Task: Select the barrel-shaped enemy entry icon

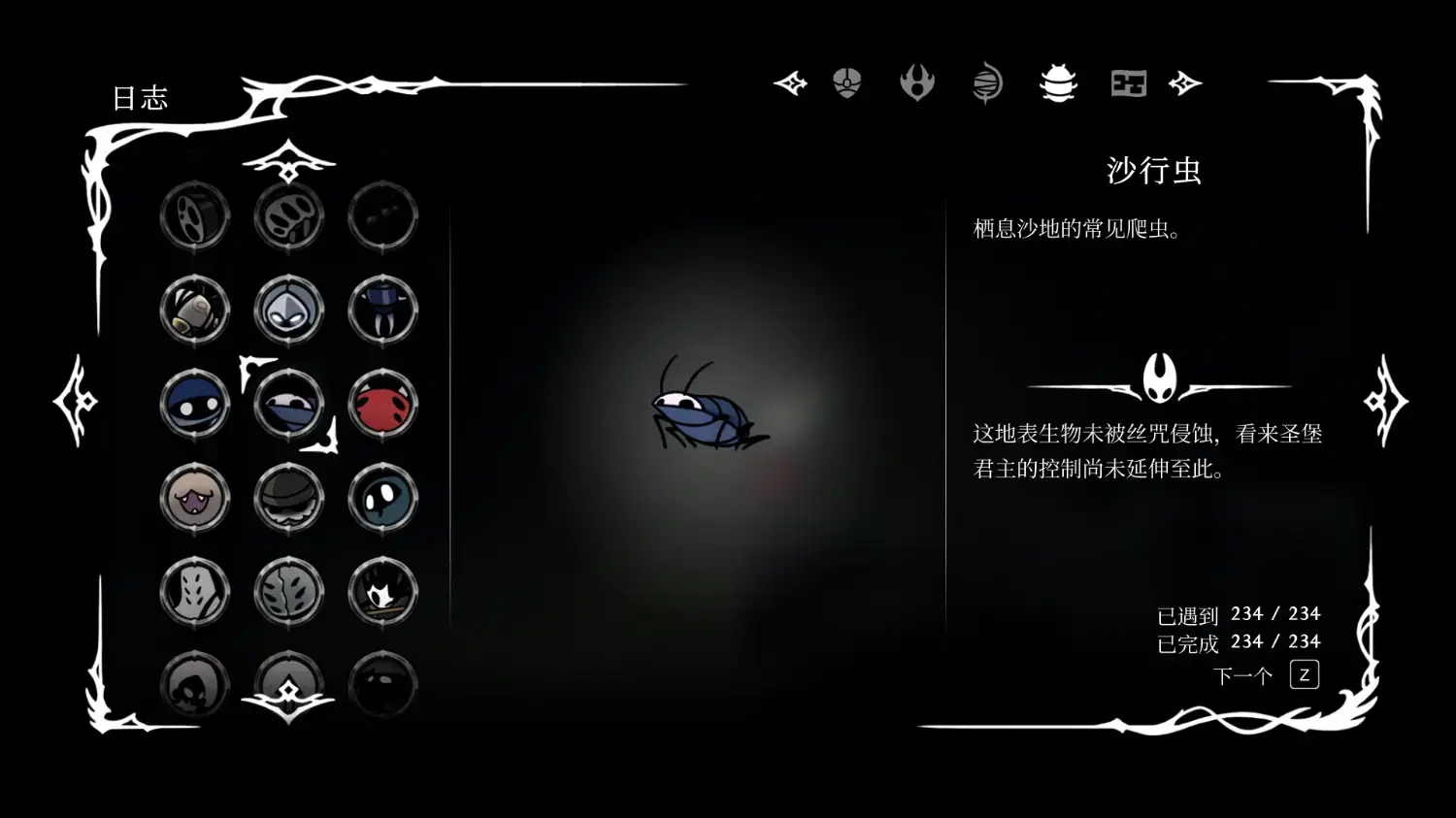Action: tap(194, 312)
